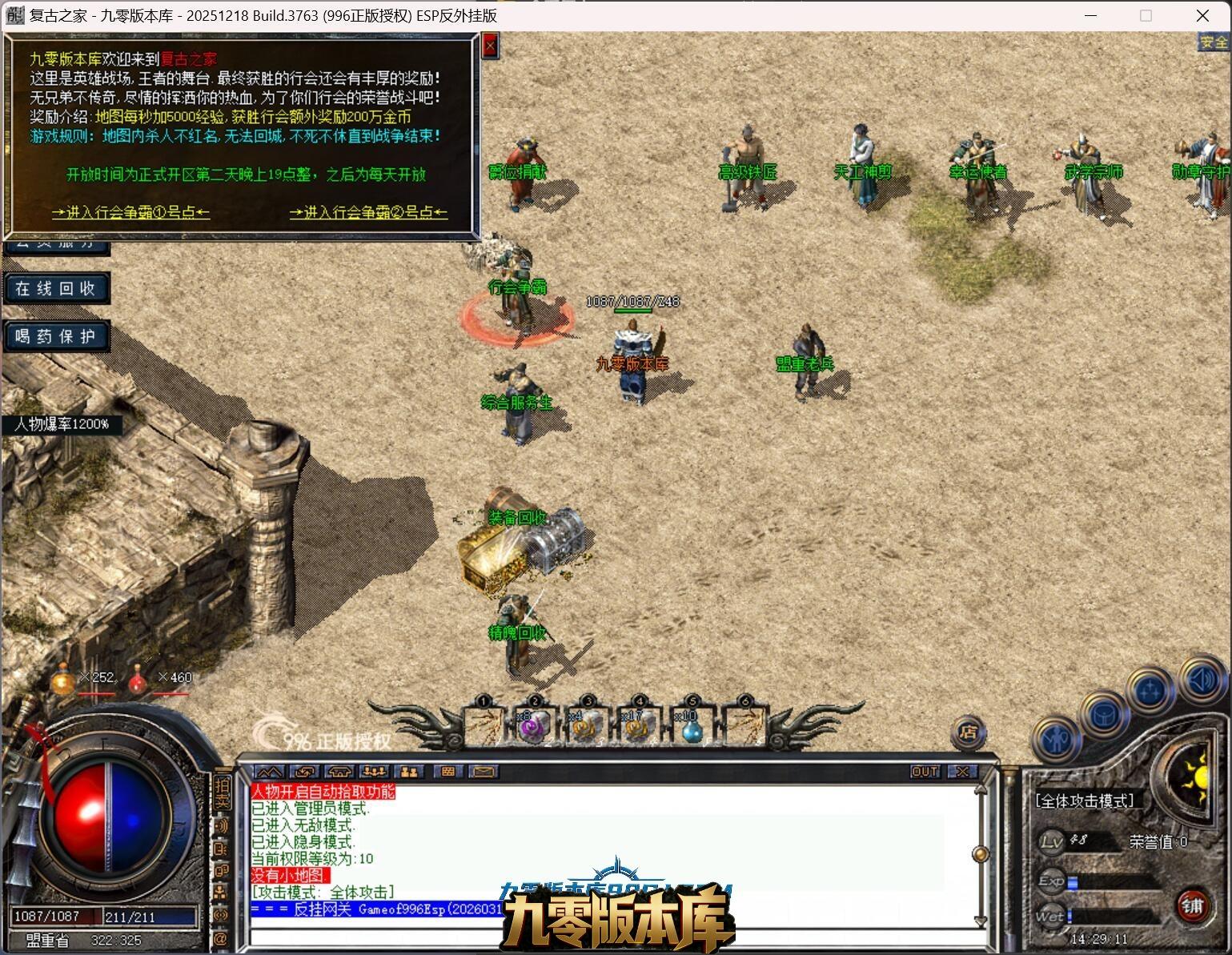
Task: Use the orange potion showing ×252
Action: (x=64, y=682)
